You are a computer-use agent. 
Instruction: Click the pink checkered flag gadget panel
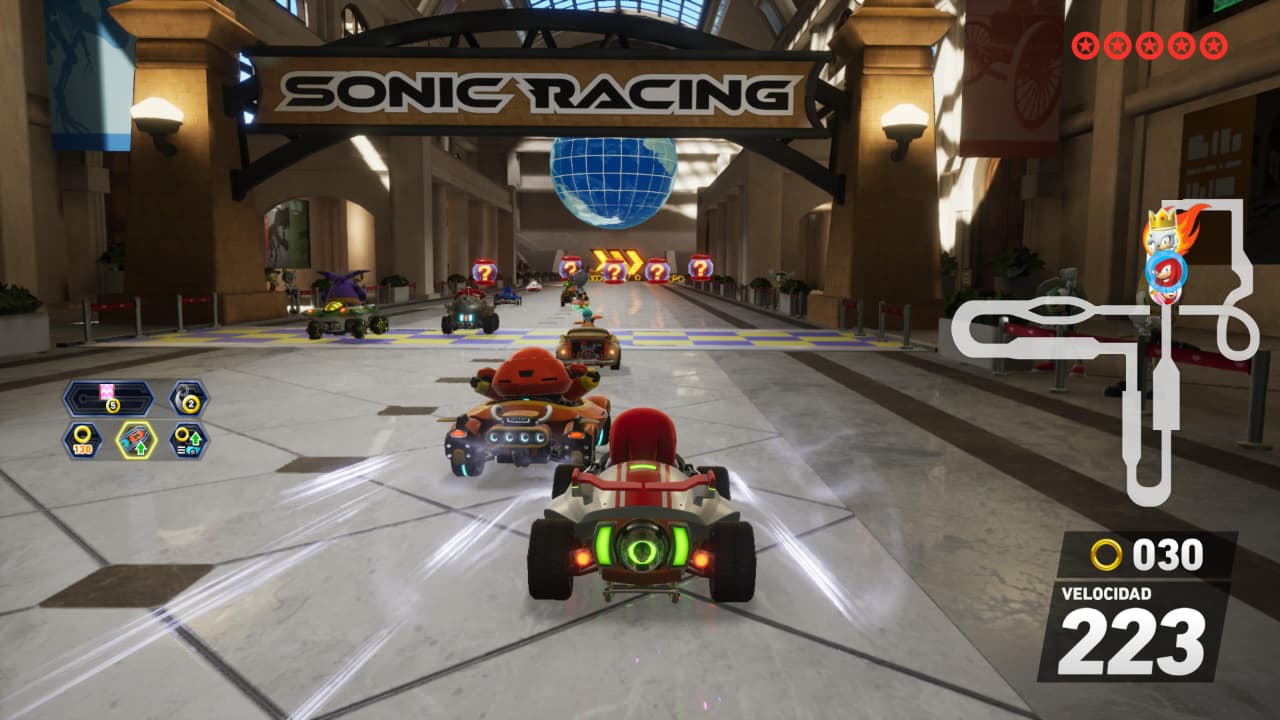[x=108, y=398]
